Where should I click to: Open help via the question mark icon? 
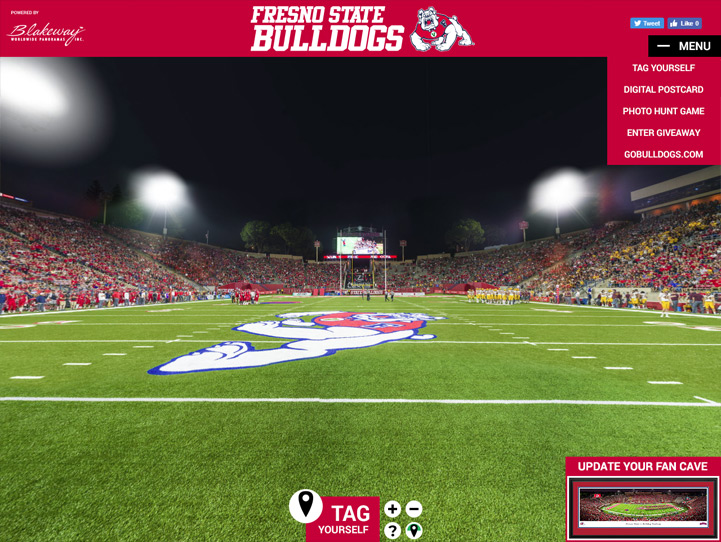[393, 531]
